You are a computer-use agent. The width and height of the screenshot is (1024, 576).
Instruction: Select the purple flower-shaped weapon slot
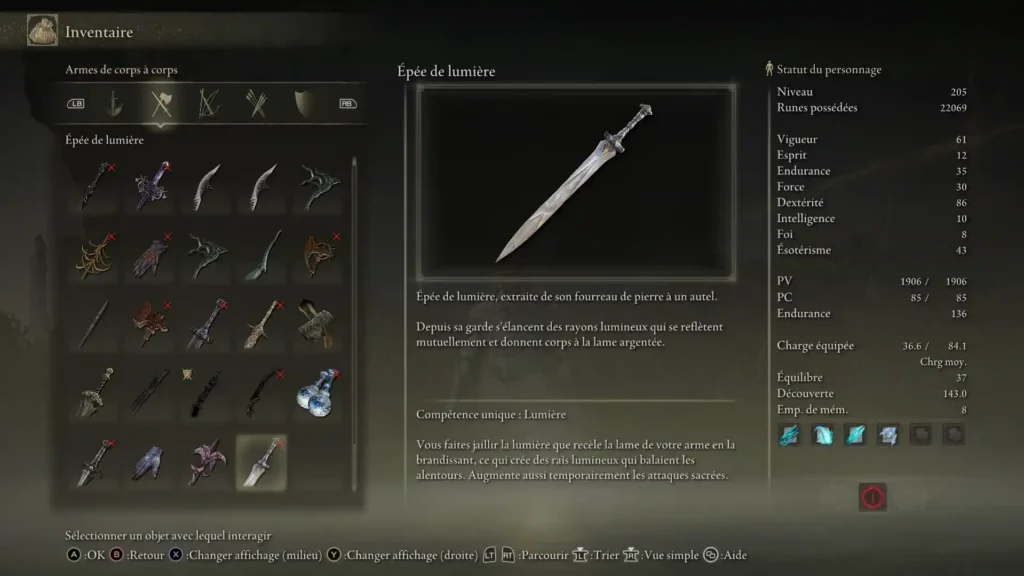(207, 462)
